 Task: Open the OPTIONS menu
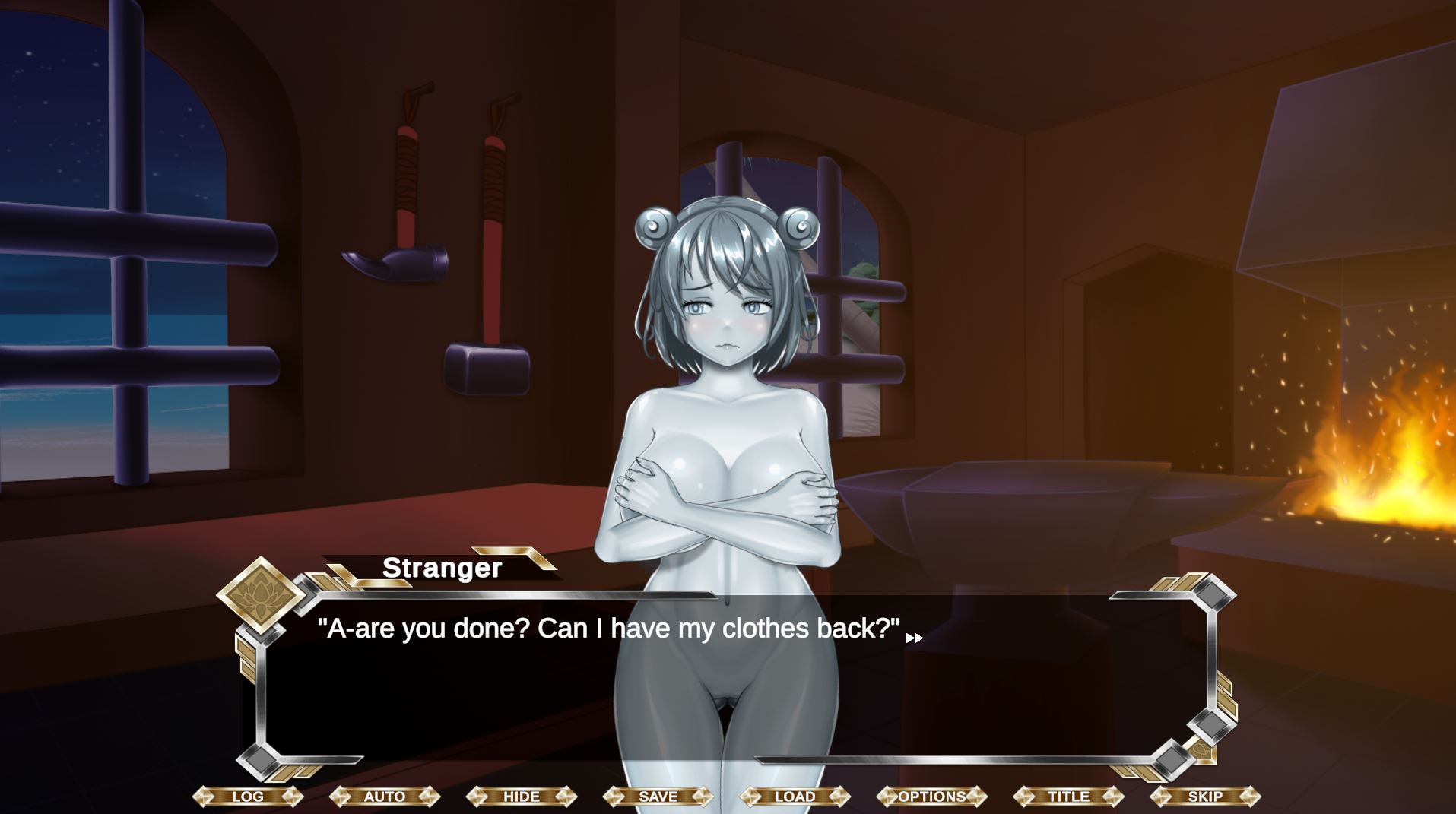pos(932,797)
